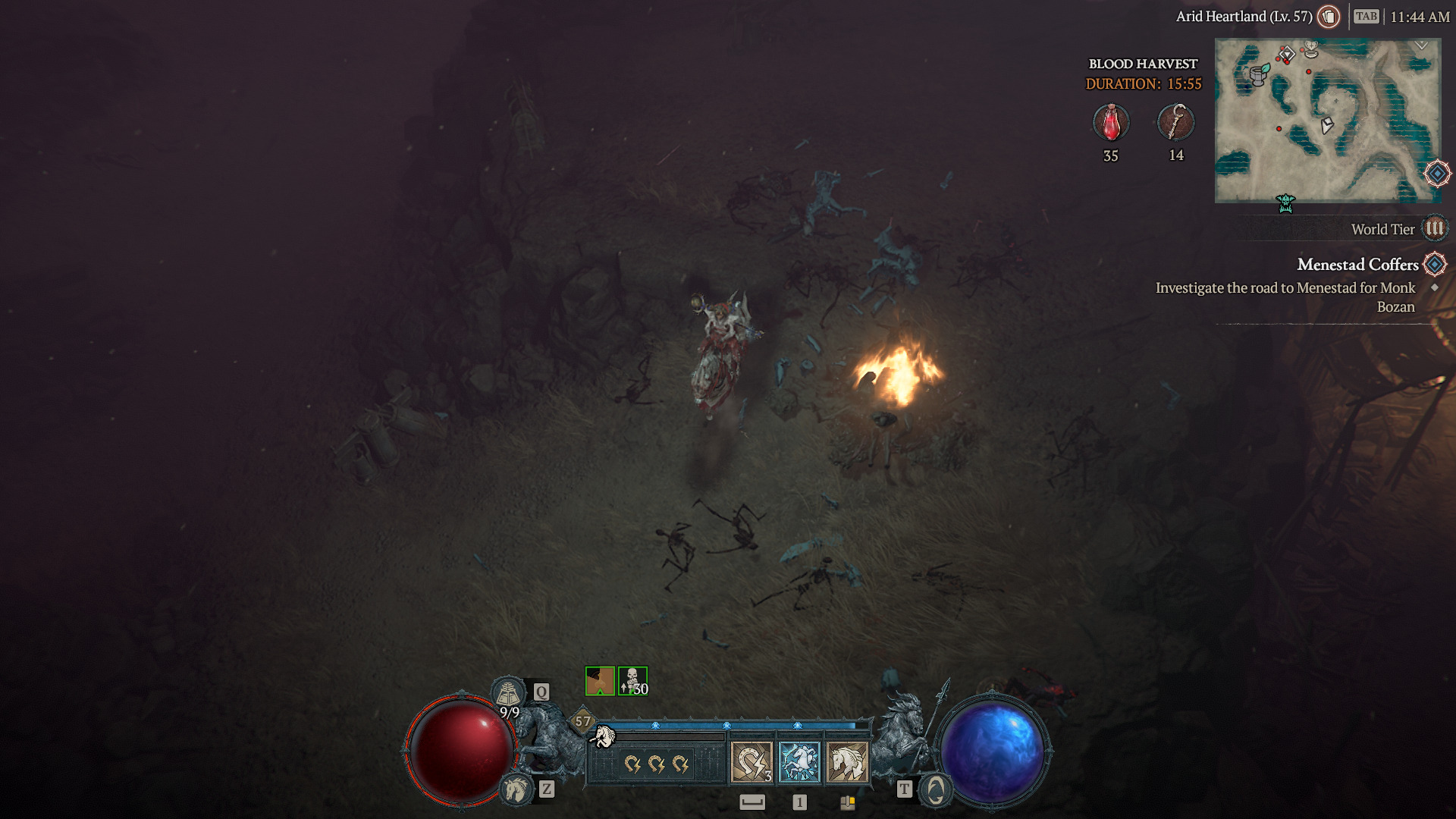The image size is (1456, 819).
Task: Click the stone herb cache marker on minimap
Action: coord(1259,74)
